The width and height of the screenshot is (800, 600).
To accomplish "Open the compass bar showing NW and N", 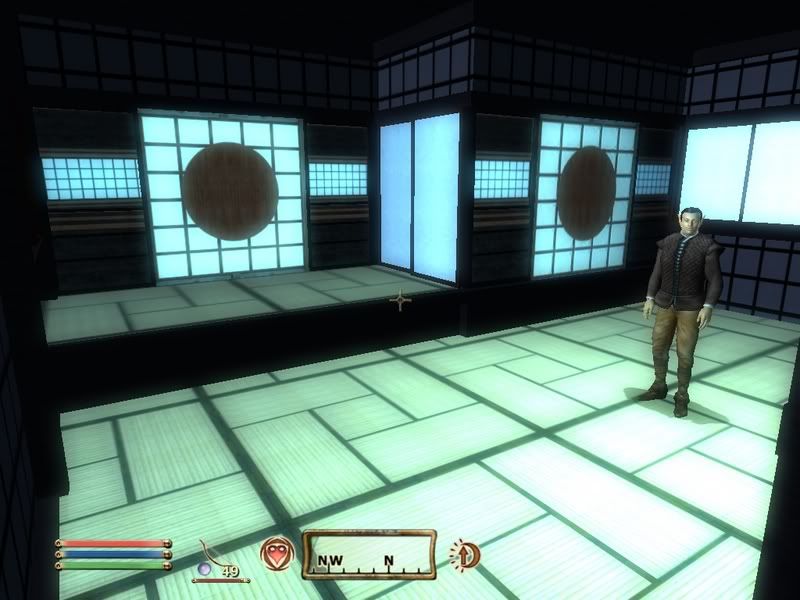I will pos(370,554).
